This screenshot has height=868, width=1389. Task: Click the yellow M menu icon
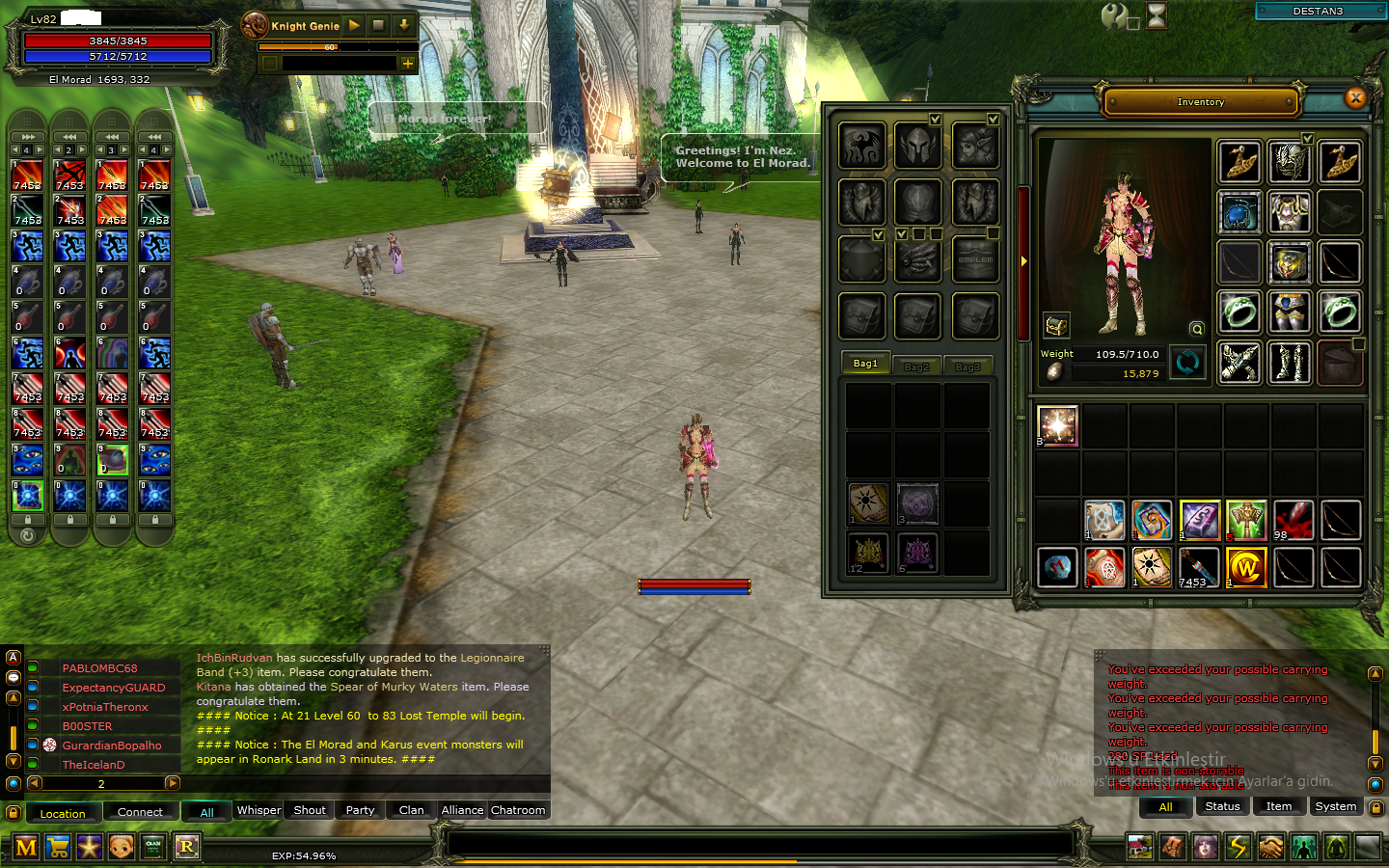[x=26, y=848]
